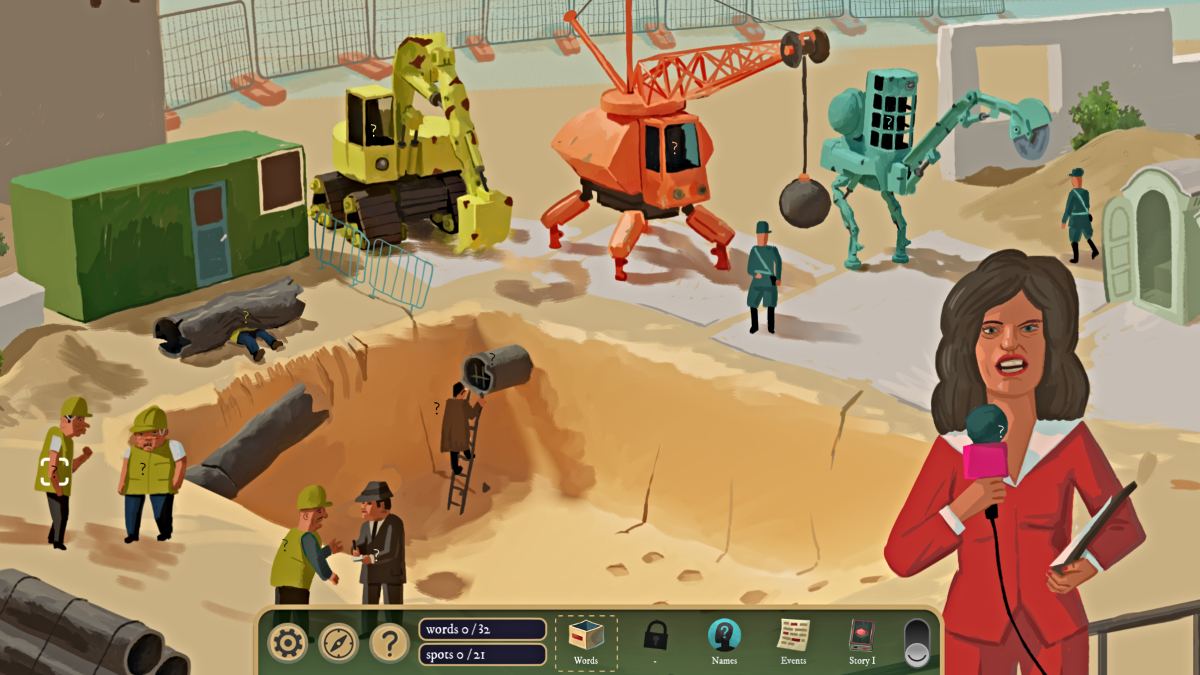Click the compass navigation button
Screen dimensions: 1200x675
pyautogui.click(x=338, y=642)
